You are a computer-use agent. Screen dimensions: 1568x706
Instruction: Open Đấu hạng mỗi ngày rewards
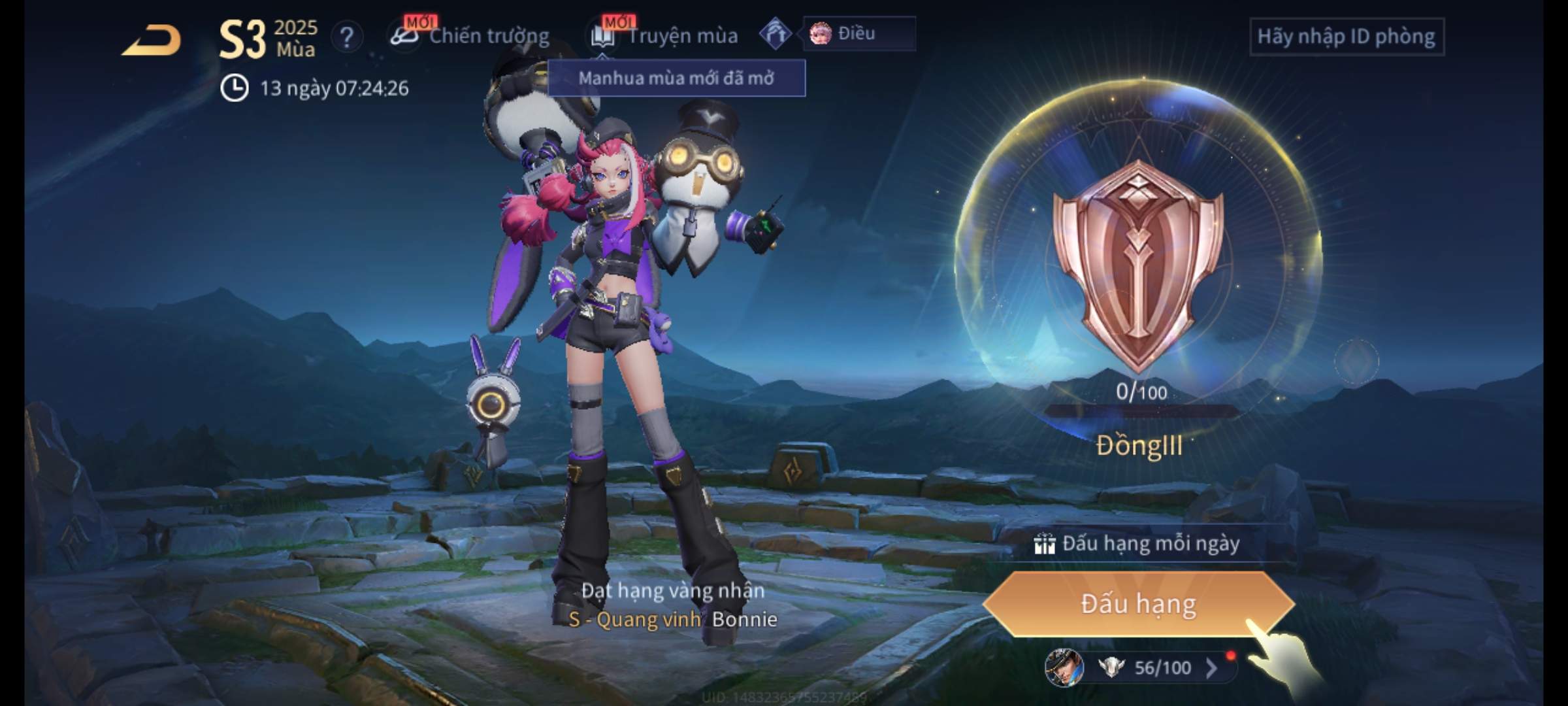[1138, 544]
